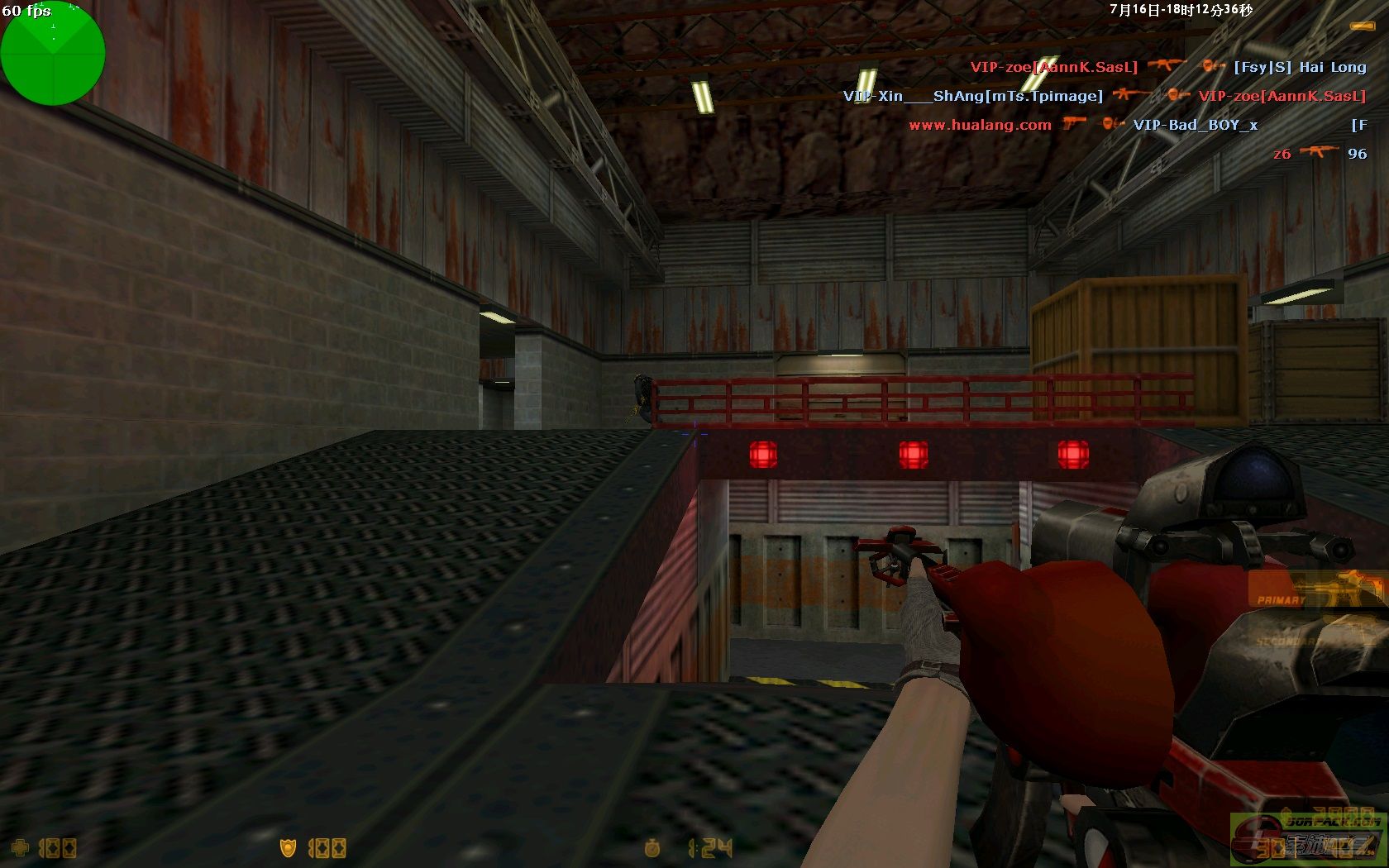Click the green circular radar
This screenshot has width=1389, height=868.
[52, 53]
